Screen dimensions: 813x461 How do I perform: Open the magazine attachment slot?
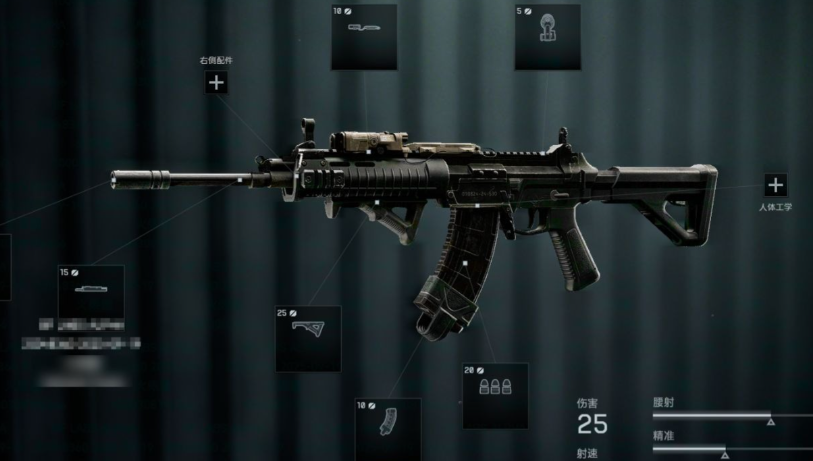point(388,429)
